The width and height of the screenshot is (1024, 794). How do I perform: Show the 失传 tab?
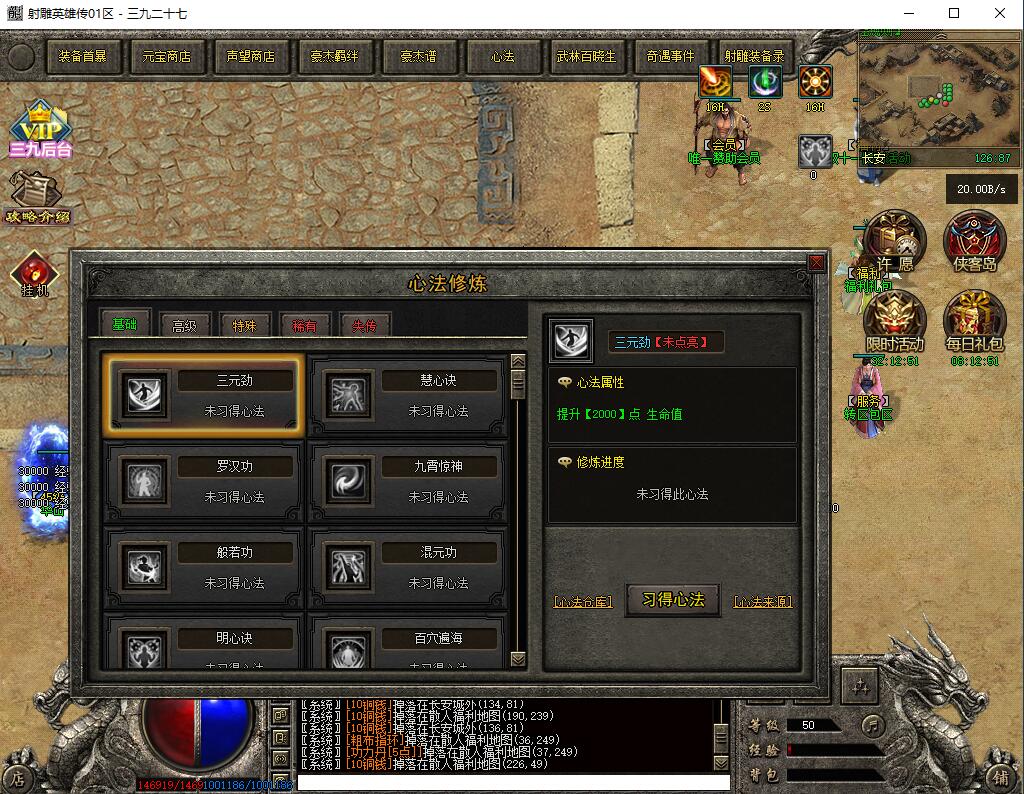point(364,325)
